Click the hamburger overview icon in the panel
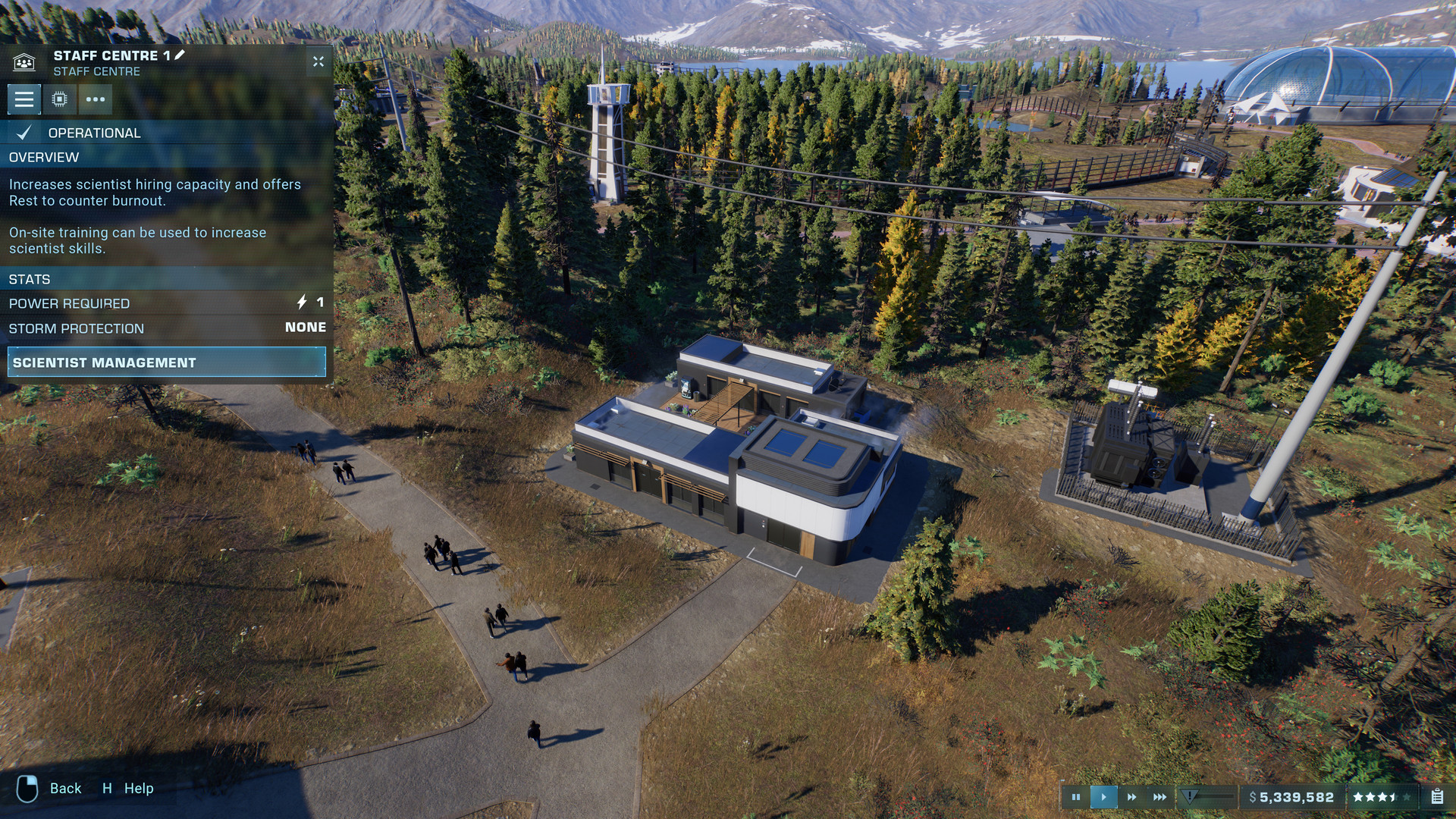The width and height of the screenshot is (1456, 819). pyautogui.click(x=24, y=99)
